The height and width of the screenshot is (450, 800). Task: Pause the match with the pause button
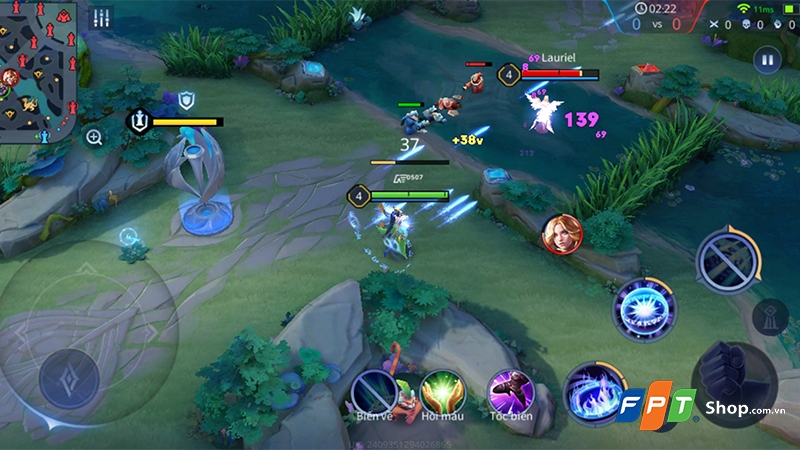pos(767,60)
